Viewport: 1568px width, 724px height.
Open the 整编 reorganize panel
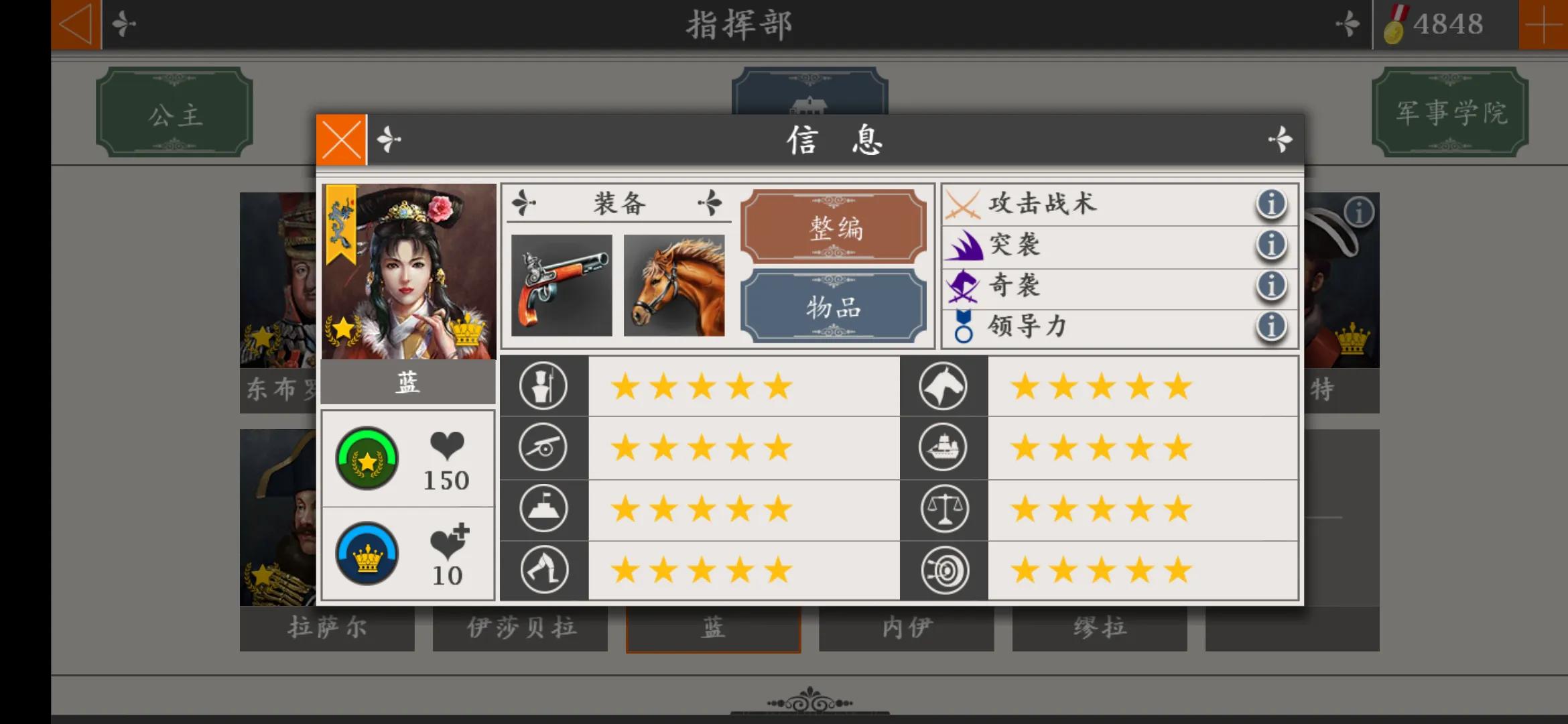834,228
